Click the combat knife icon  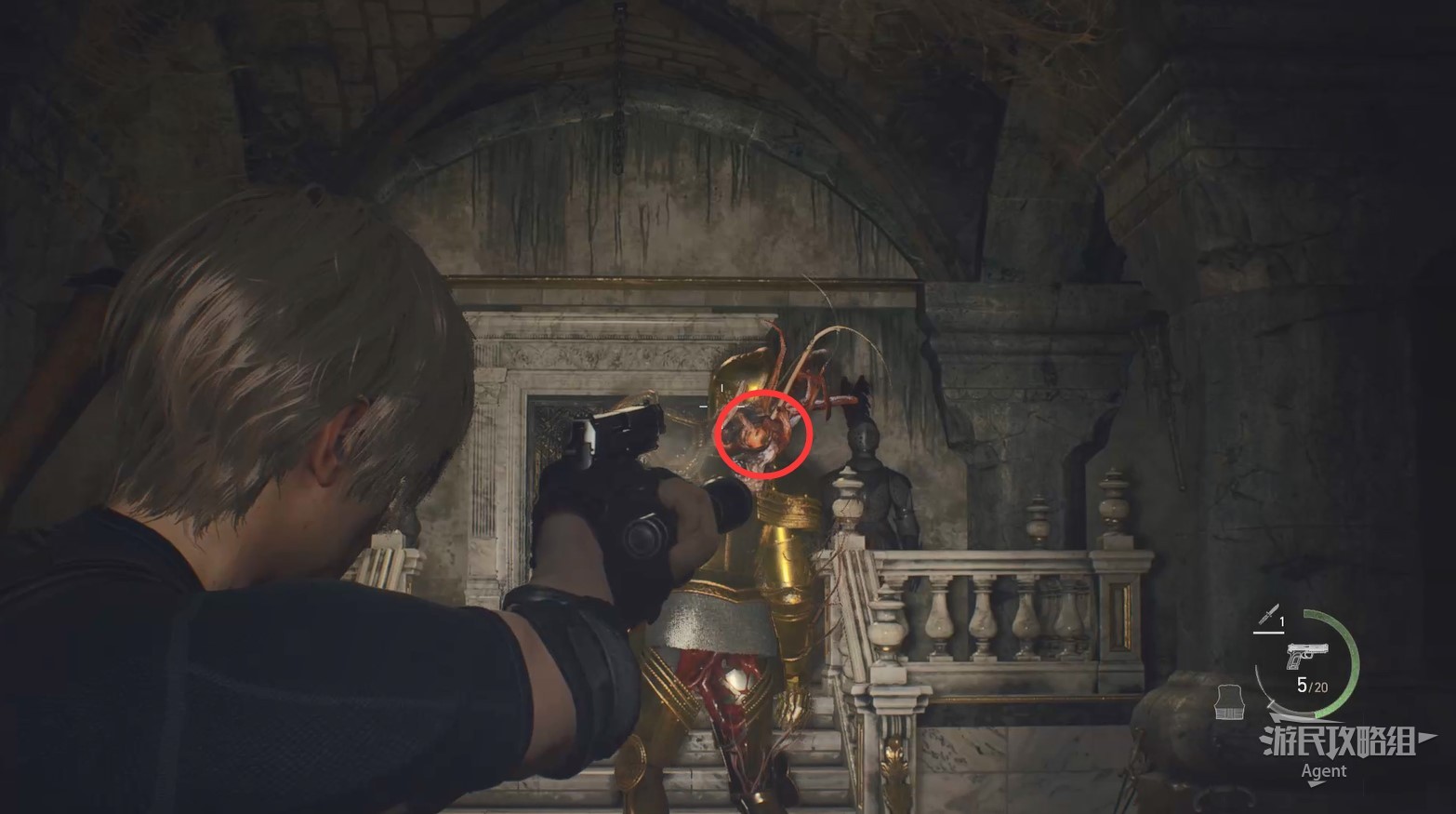click(1267, 614)
